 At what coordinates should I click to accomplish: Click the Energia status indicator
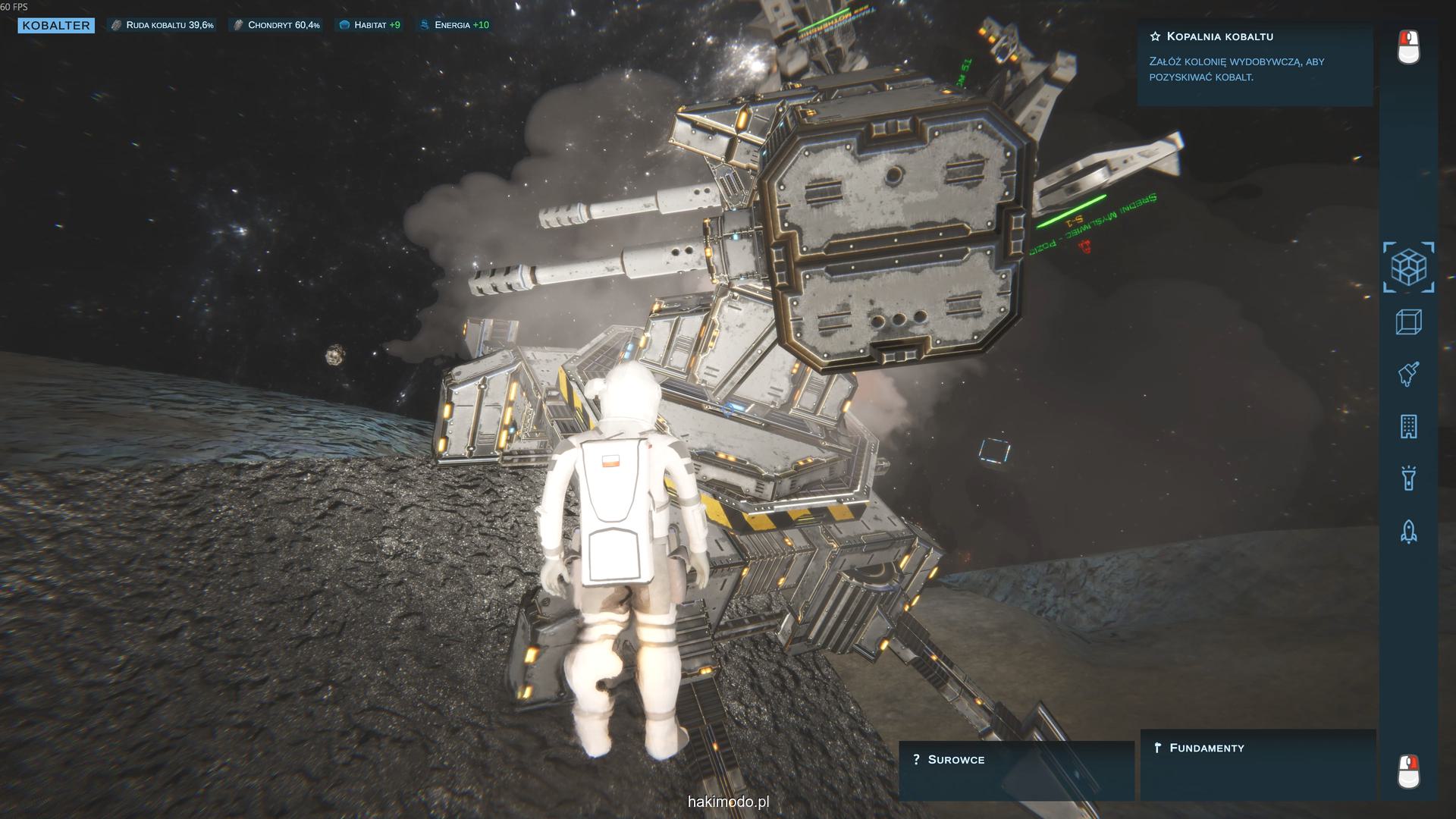(455, 25)
